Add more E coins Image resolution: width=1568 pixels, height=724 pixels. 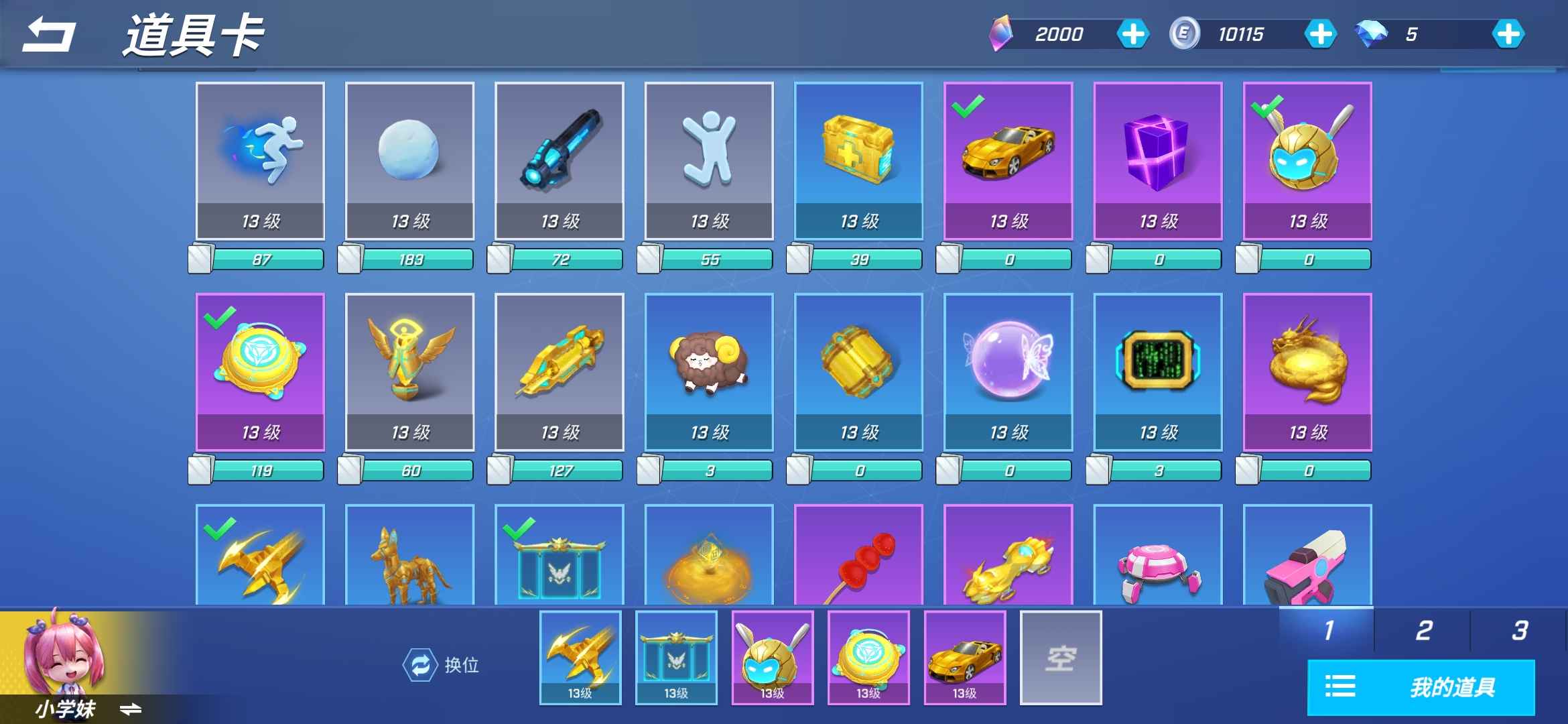(x=1320, y=34)
